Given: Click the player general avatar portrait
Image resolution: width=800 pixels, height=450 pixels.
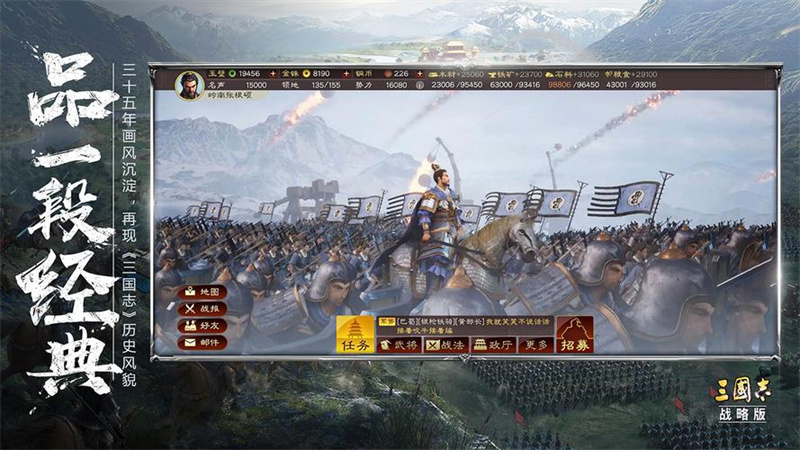Looking at the screenshot, I should coord(190,84).
